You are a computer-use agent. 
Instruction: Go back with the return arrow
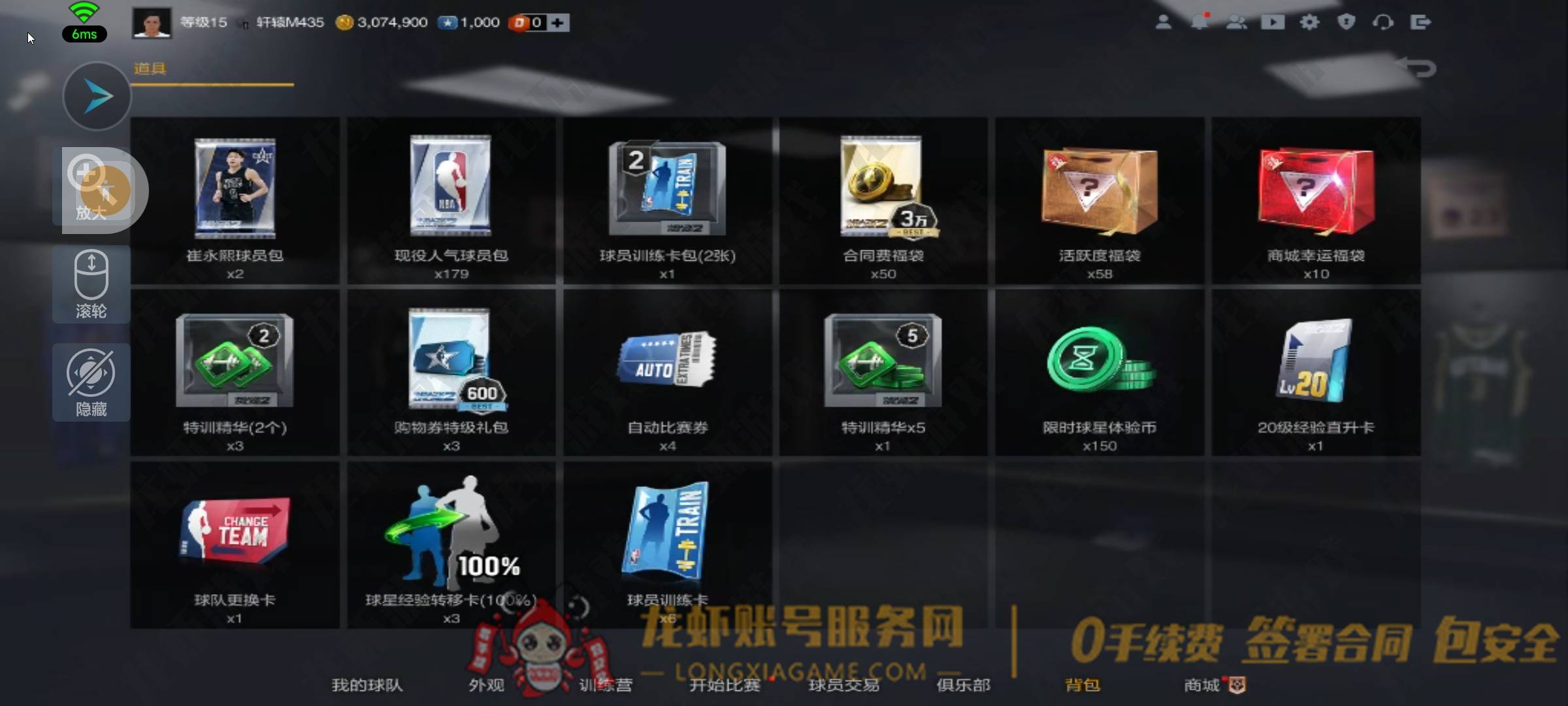[1418, 68]
